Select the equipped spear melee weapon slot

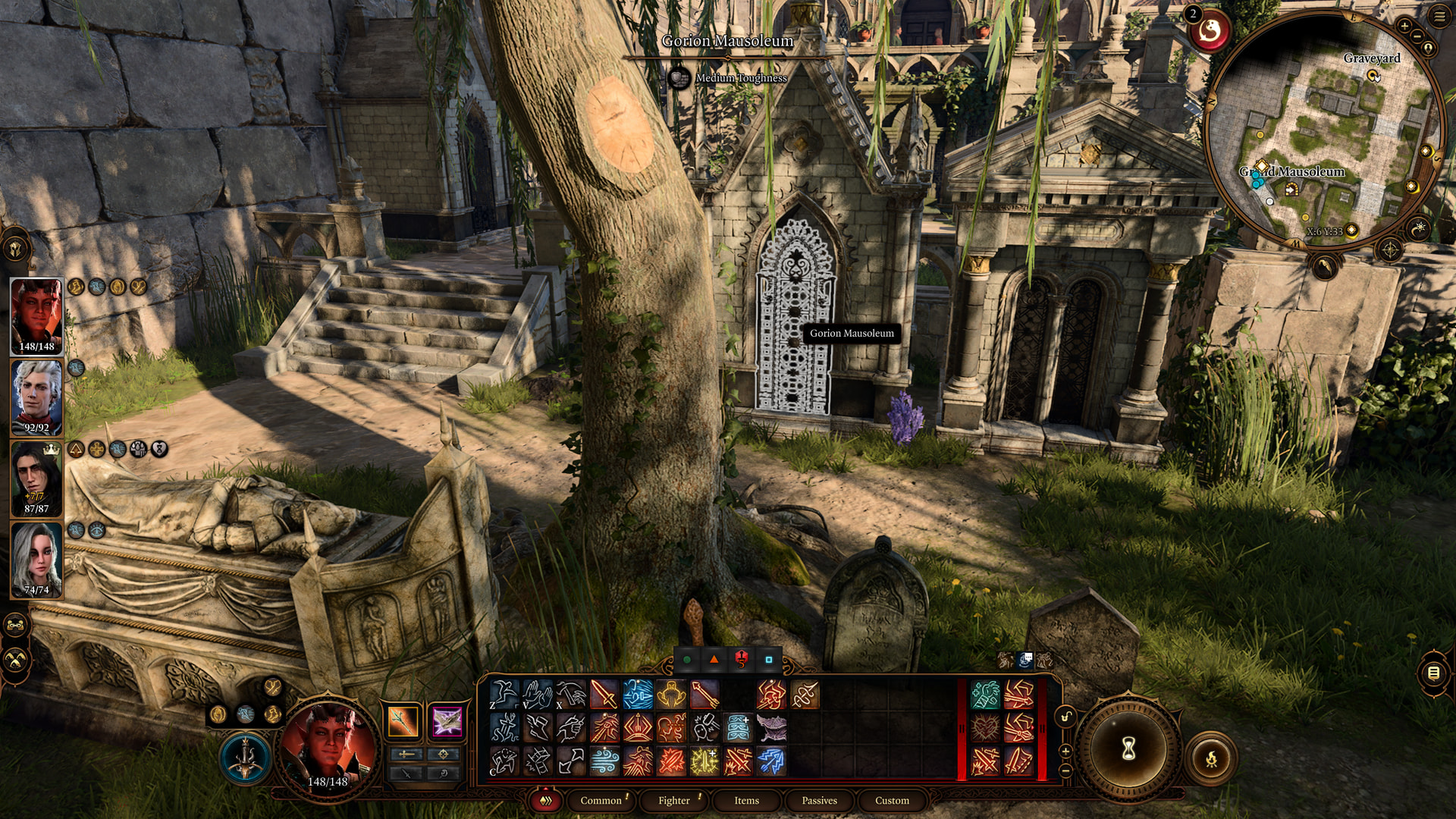[x=403, y=721]
